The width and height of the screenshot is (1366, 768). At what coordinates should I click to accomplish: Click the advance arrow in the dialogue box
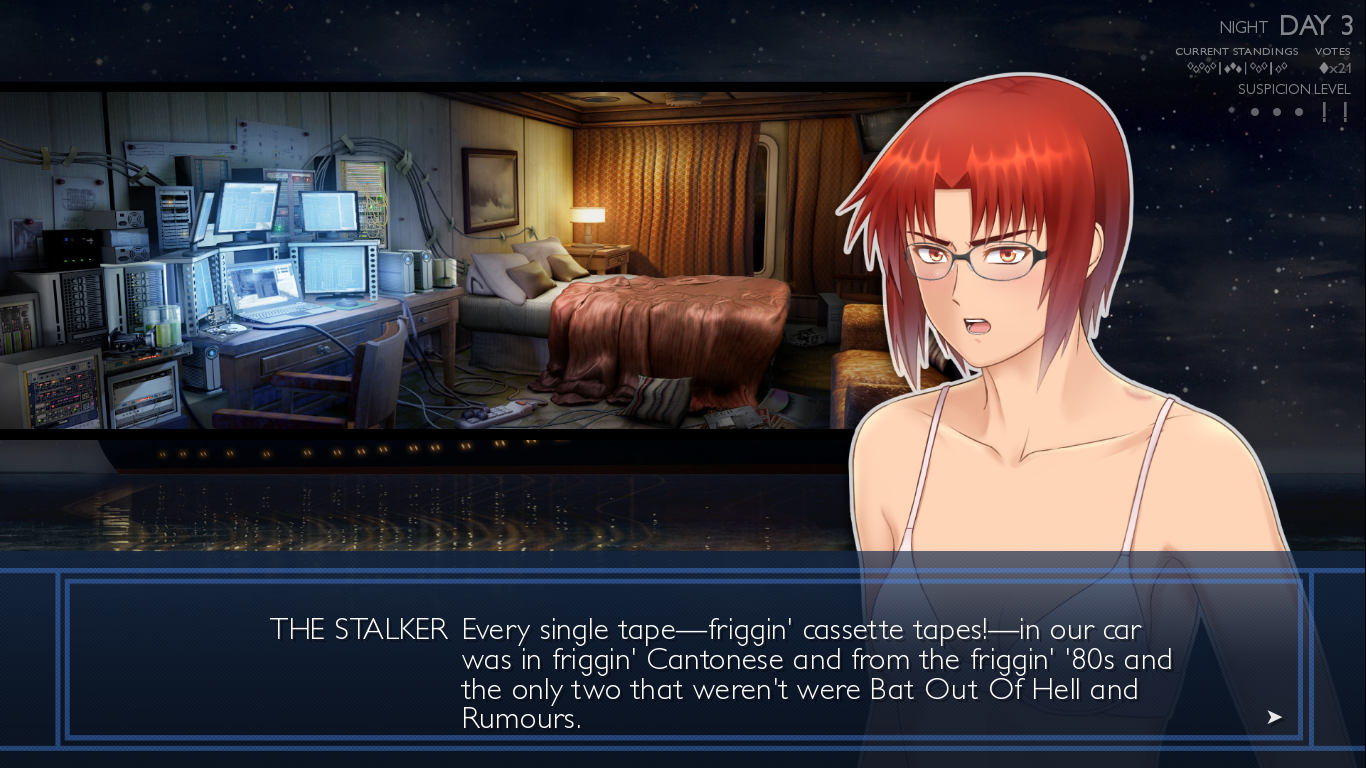click(1274, 717)
